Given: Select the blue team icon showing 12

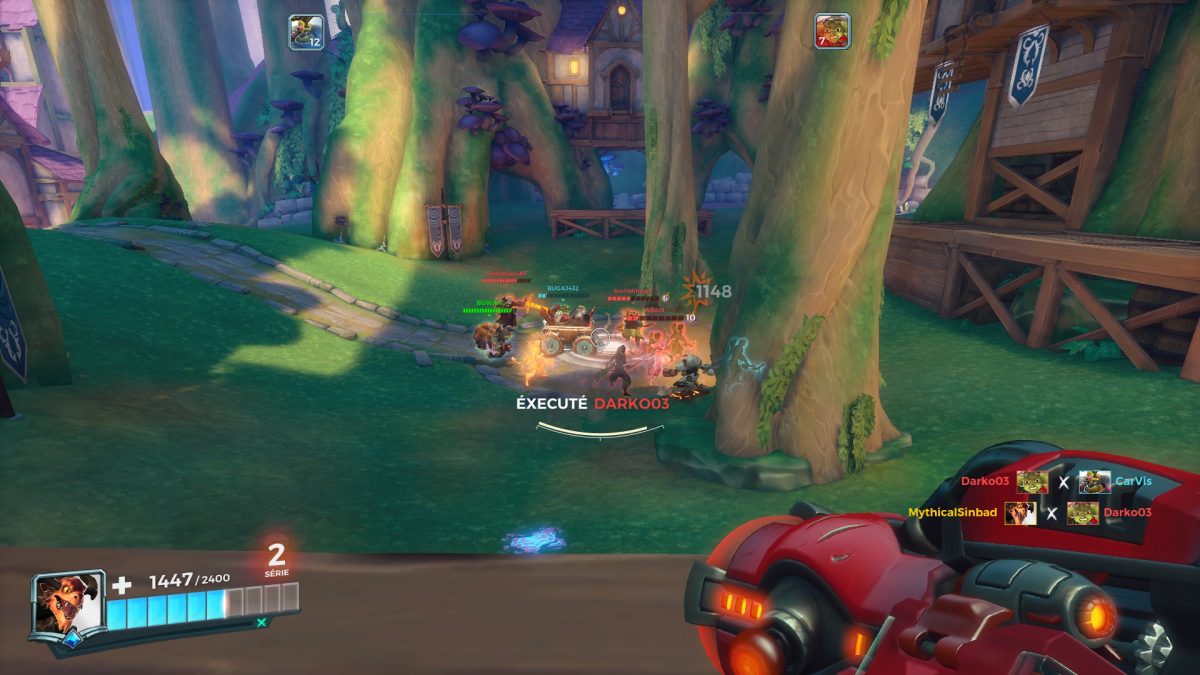Looking at the screenshot, I should (x=306, y=32).
